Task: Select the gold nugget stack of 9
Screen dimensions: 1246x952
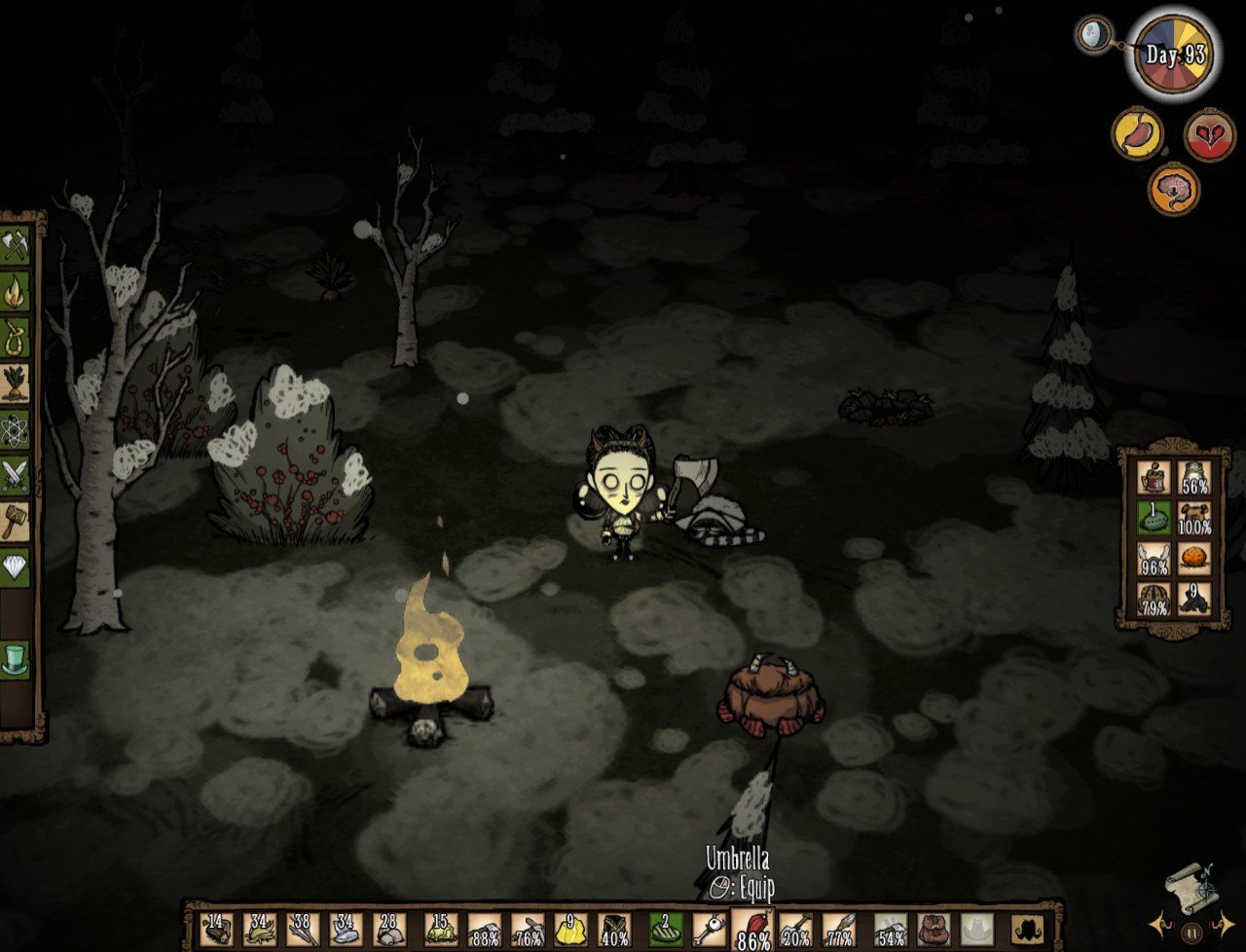Action: (x=570, y=930)
